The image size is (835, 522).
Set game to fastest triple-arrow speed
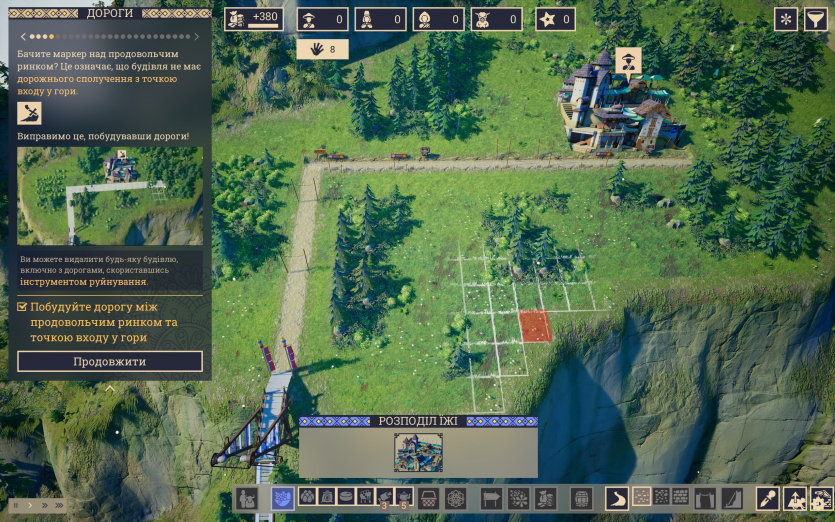tap(60, 506)
